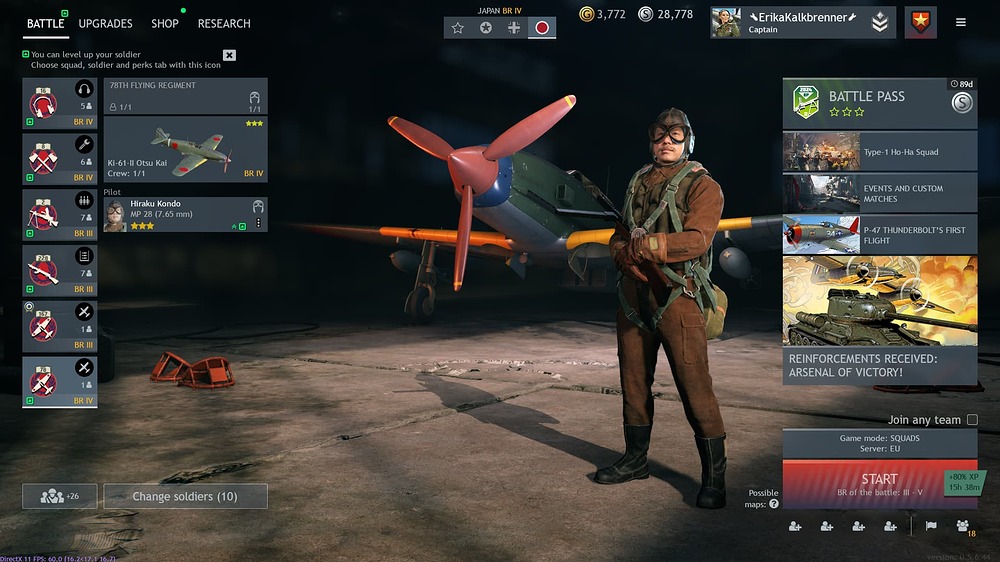The image size is (1000, 562).
Task: Choose the squad with headphones icon
Action: [60, 103]
